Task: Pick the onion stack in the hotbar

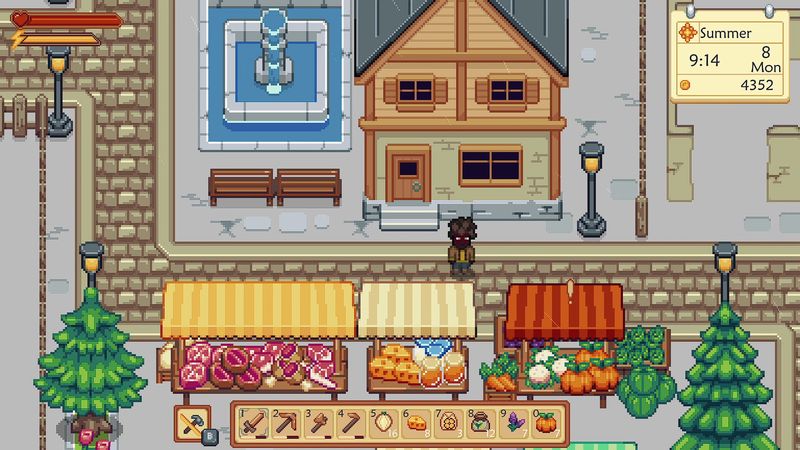Action: point(384,423)
